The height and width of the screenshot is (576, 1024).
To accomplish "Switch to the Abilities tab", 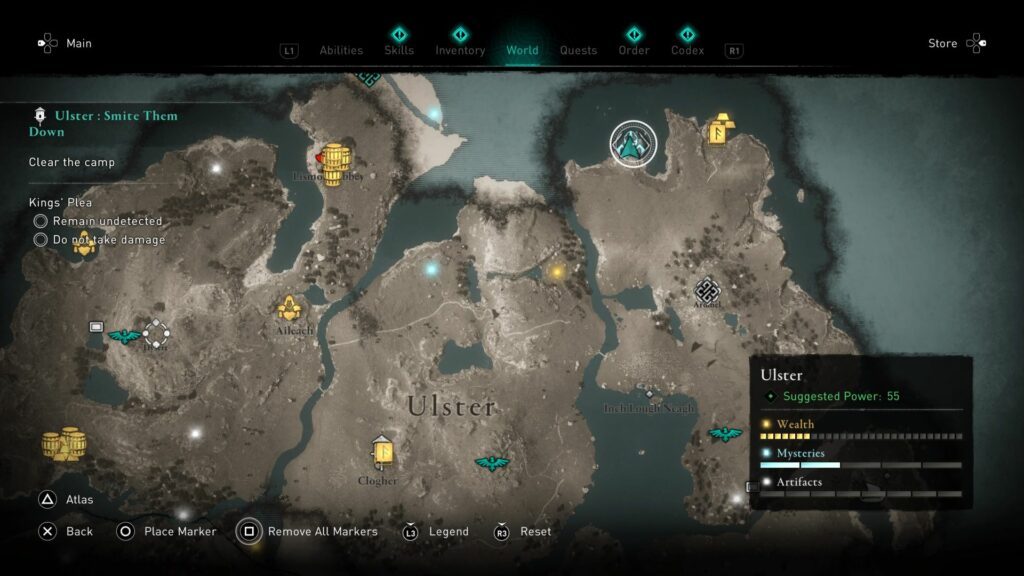I will click(x=341, y=50).
